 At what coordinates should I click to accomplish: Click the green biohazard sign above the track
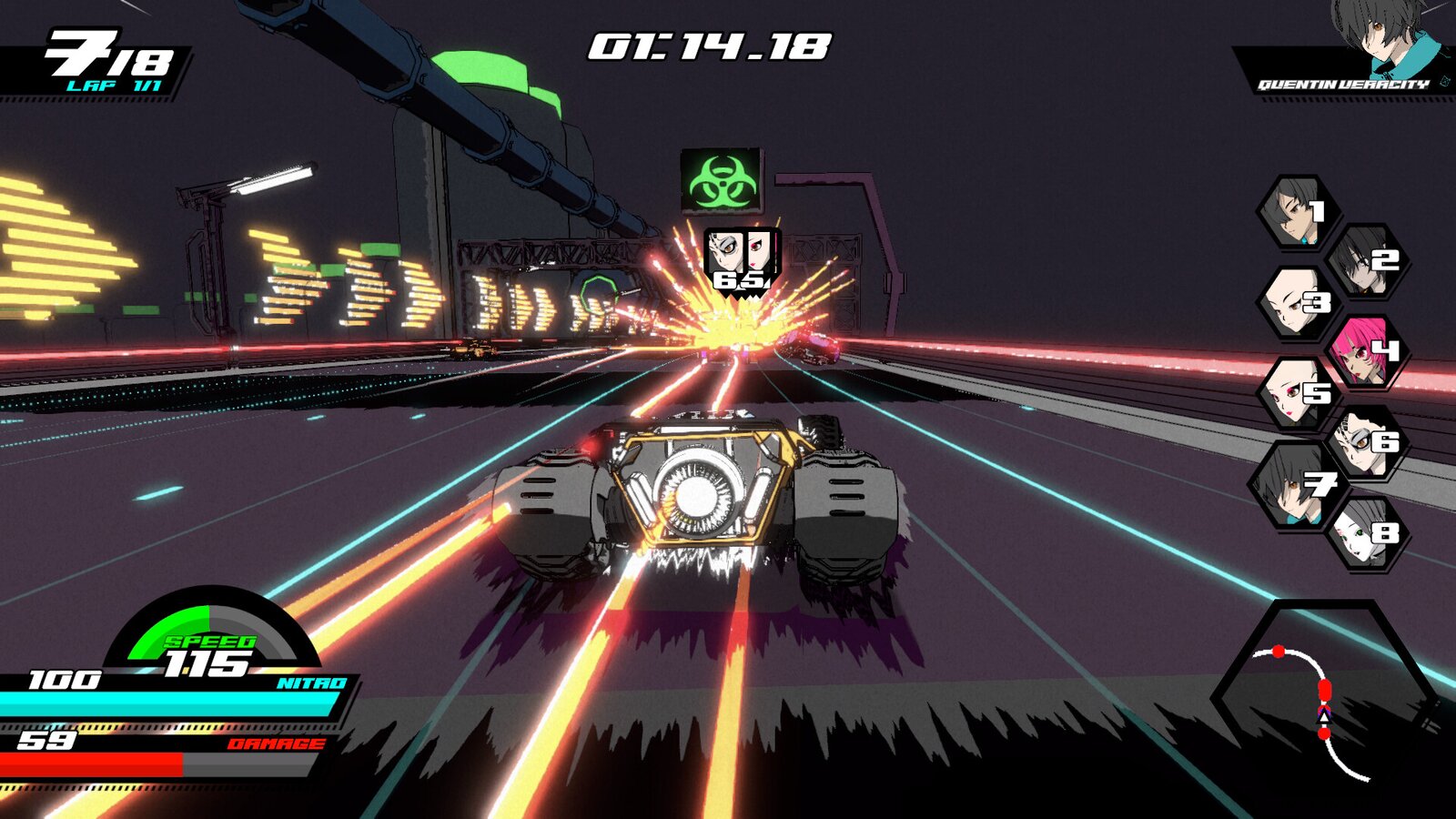click(x=722, y=178)
